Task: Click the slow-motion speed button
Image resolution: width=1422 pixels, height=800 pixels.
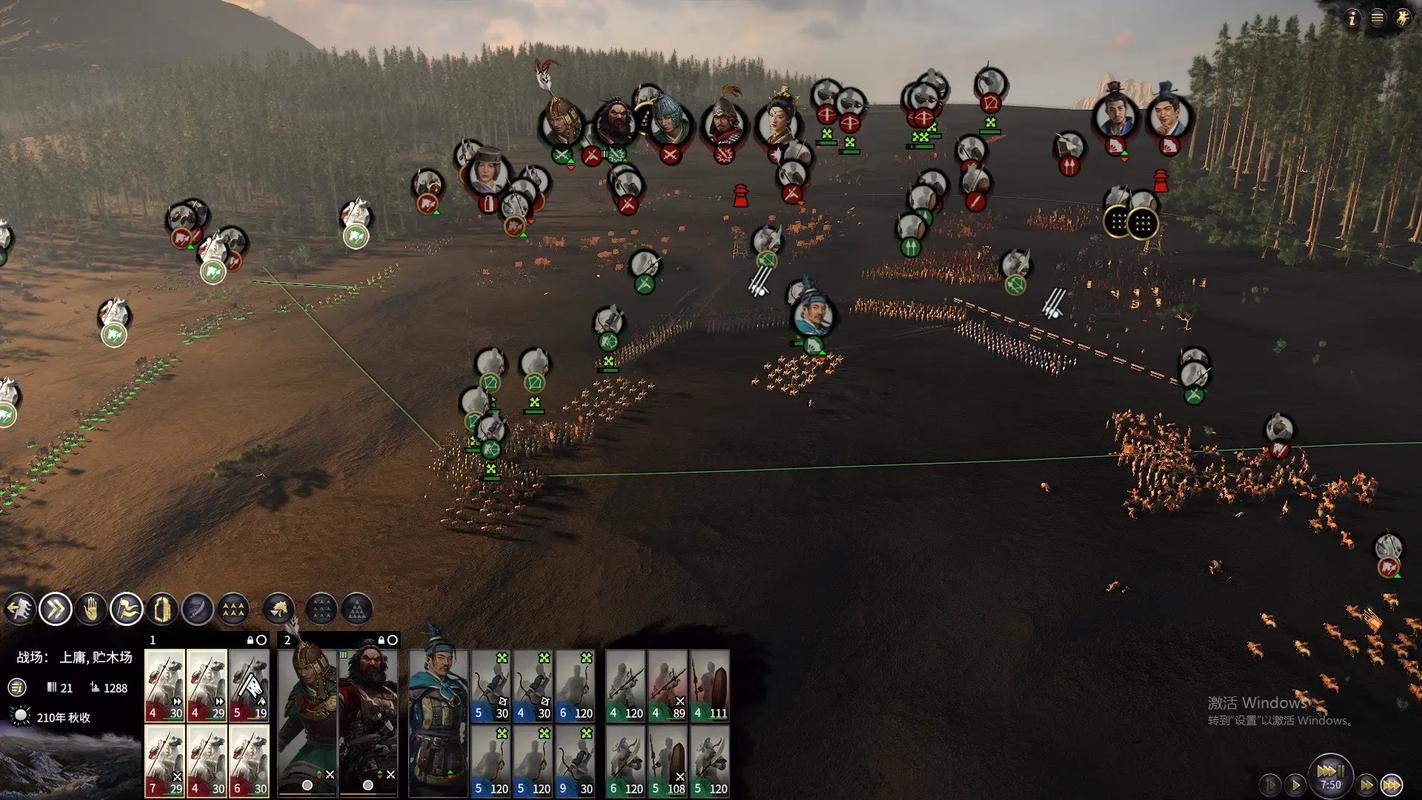Action: pyautogui.click(x=1270, y=785)
